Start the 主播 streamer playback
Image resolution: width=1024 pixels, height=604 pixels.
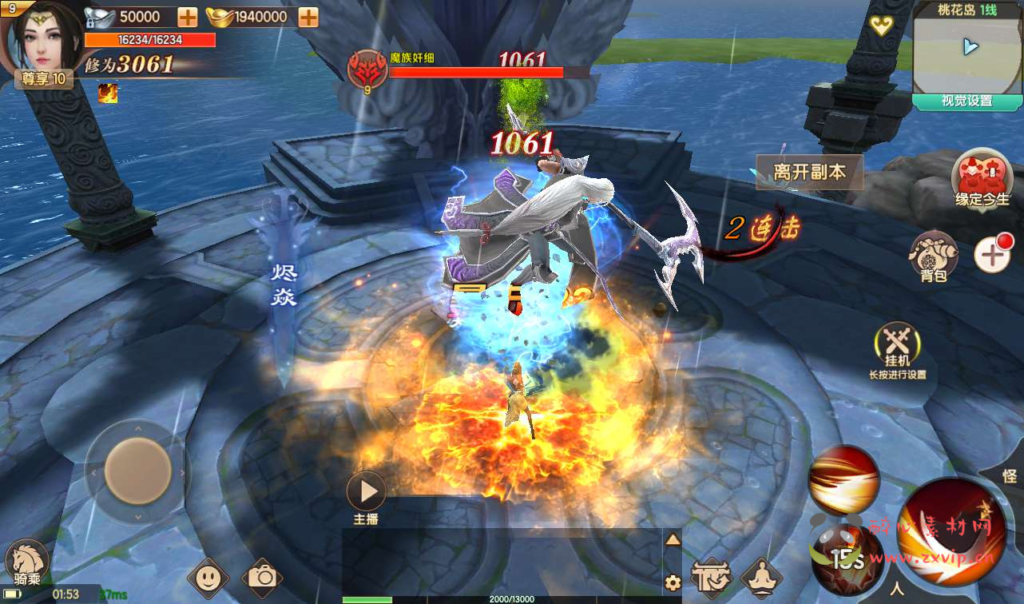366,491
